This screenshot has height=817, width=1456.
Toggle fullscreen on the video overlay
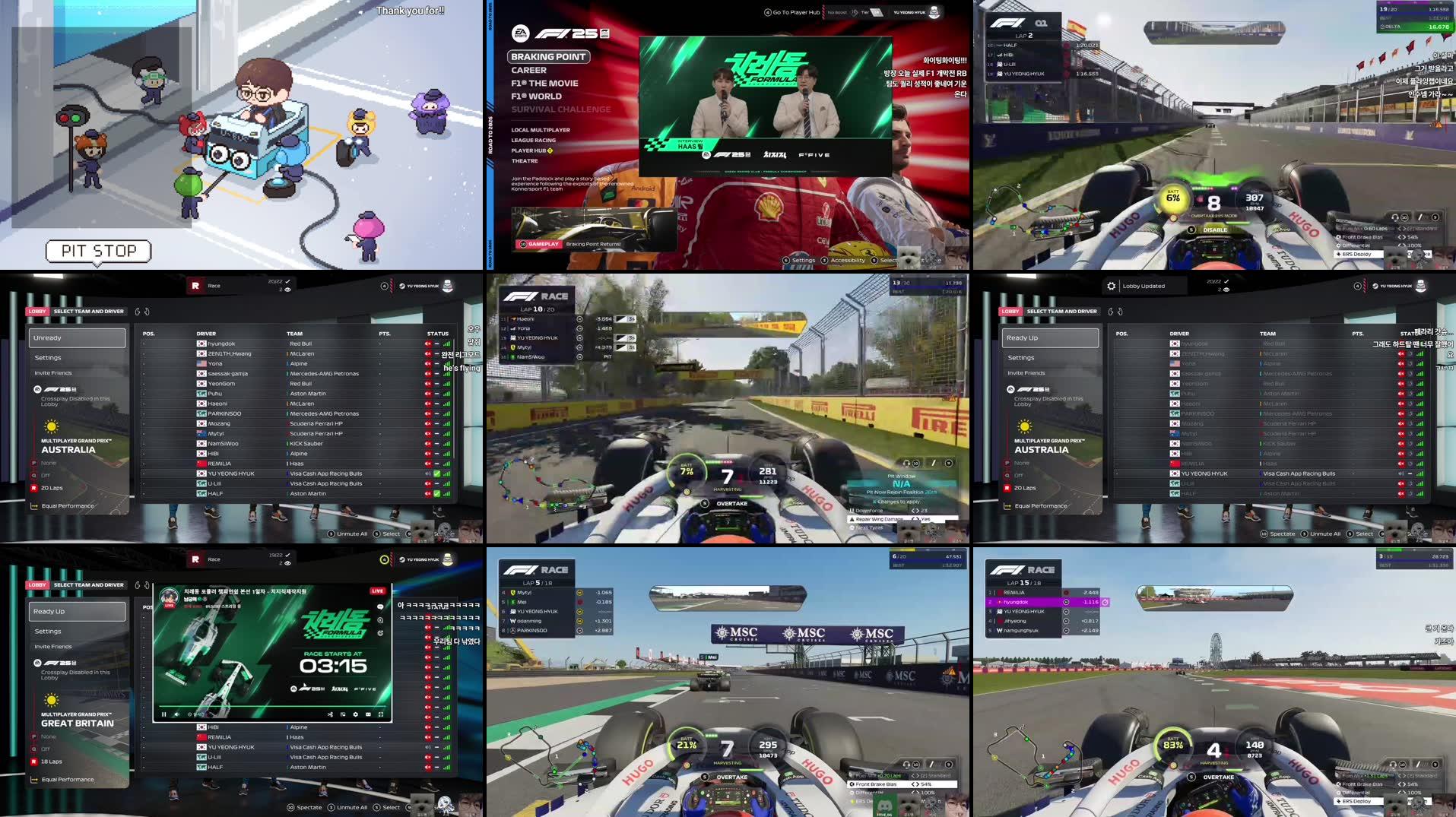click(380, 714)
